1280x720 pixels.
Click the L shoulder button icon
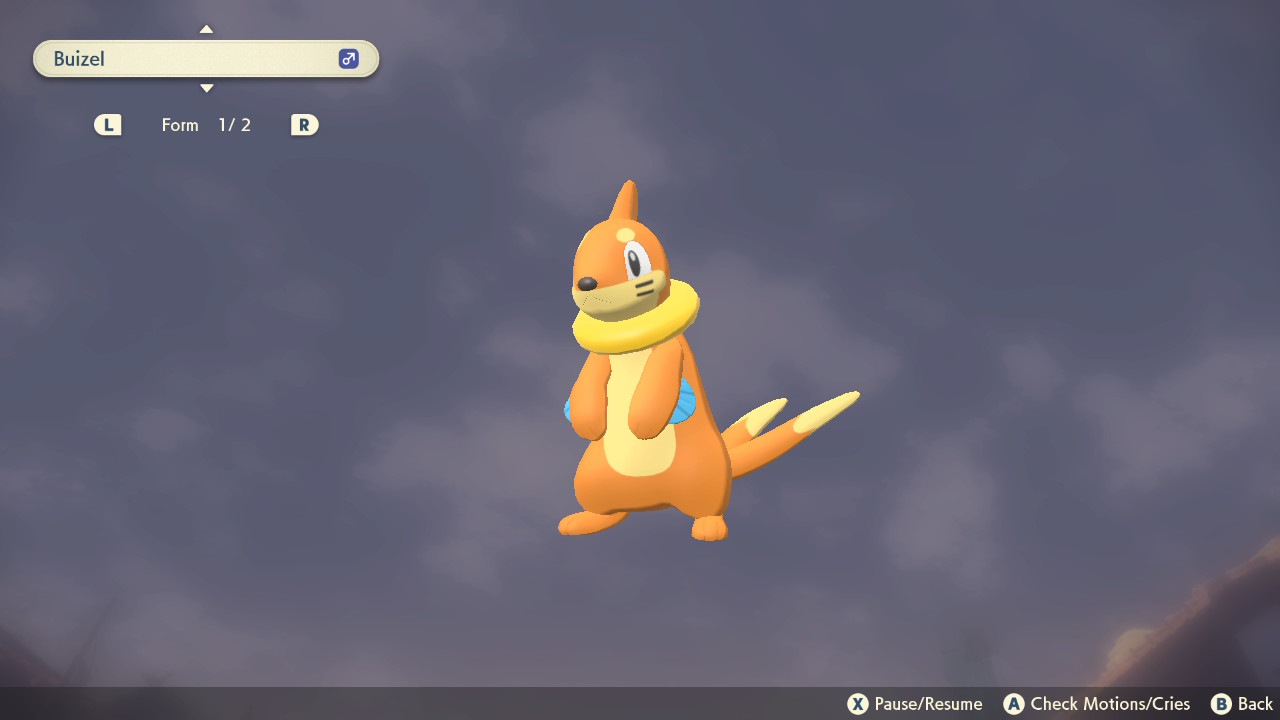click(x=107, y=124)
